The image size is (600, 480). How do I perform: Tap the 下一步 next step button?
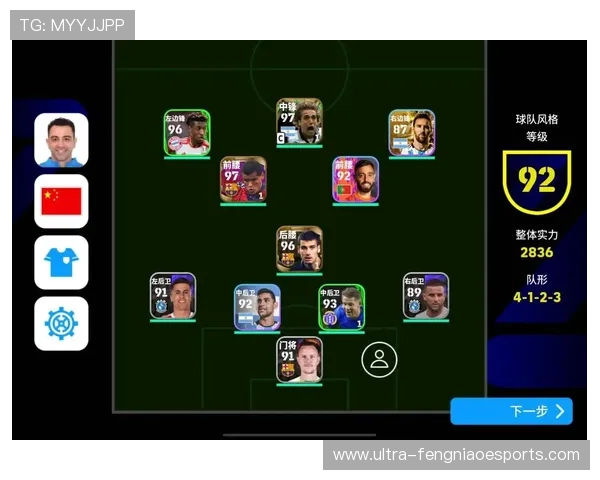pyautogui.click(x=511, y=411)
